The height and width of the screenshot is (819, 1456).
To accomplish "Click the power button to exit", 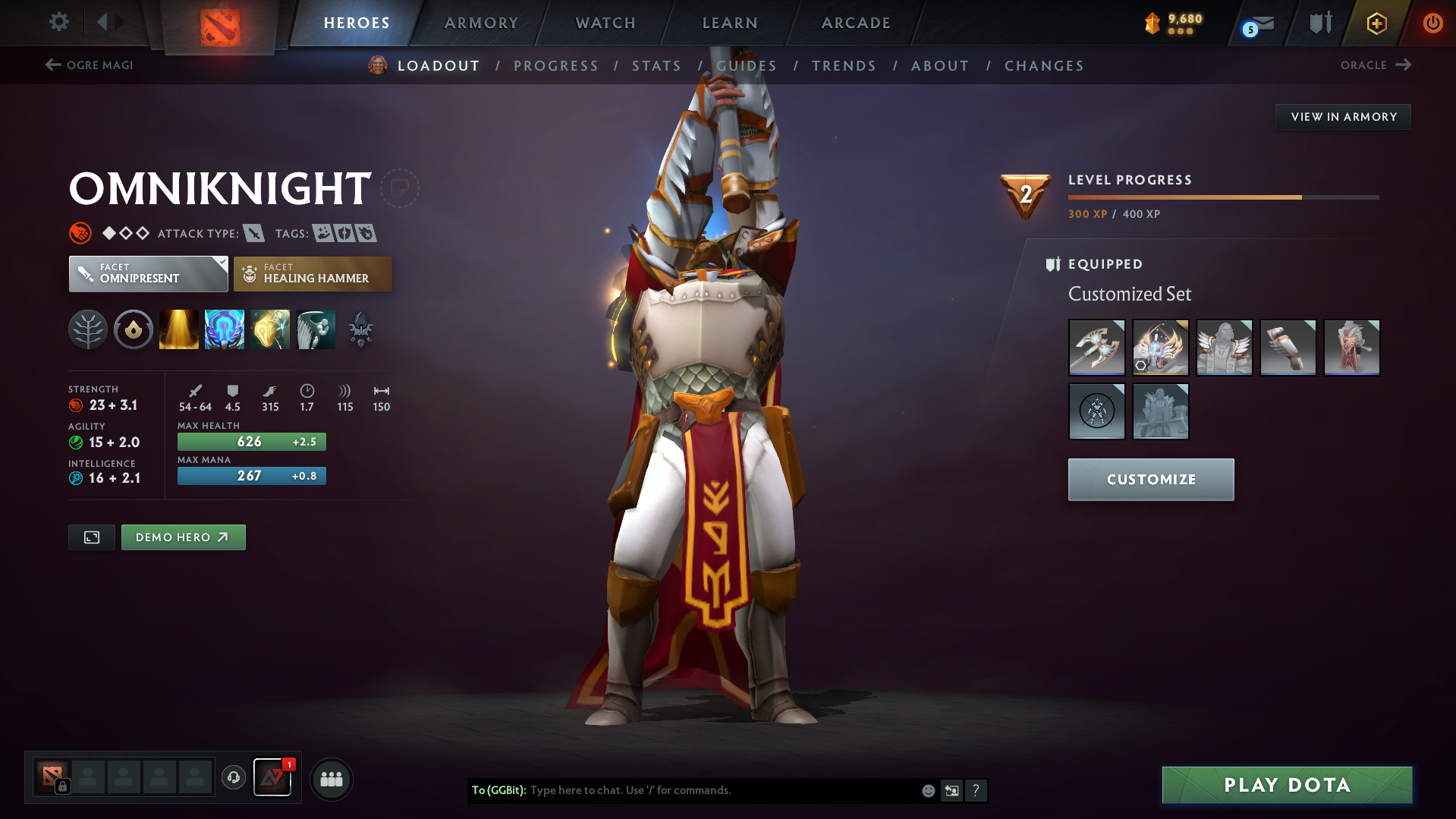I will pyautogui.click(x=1432, y=23).
